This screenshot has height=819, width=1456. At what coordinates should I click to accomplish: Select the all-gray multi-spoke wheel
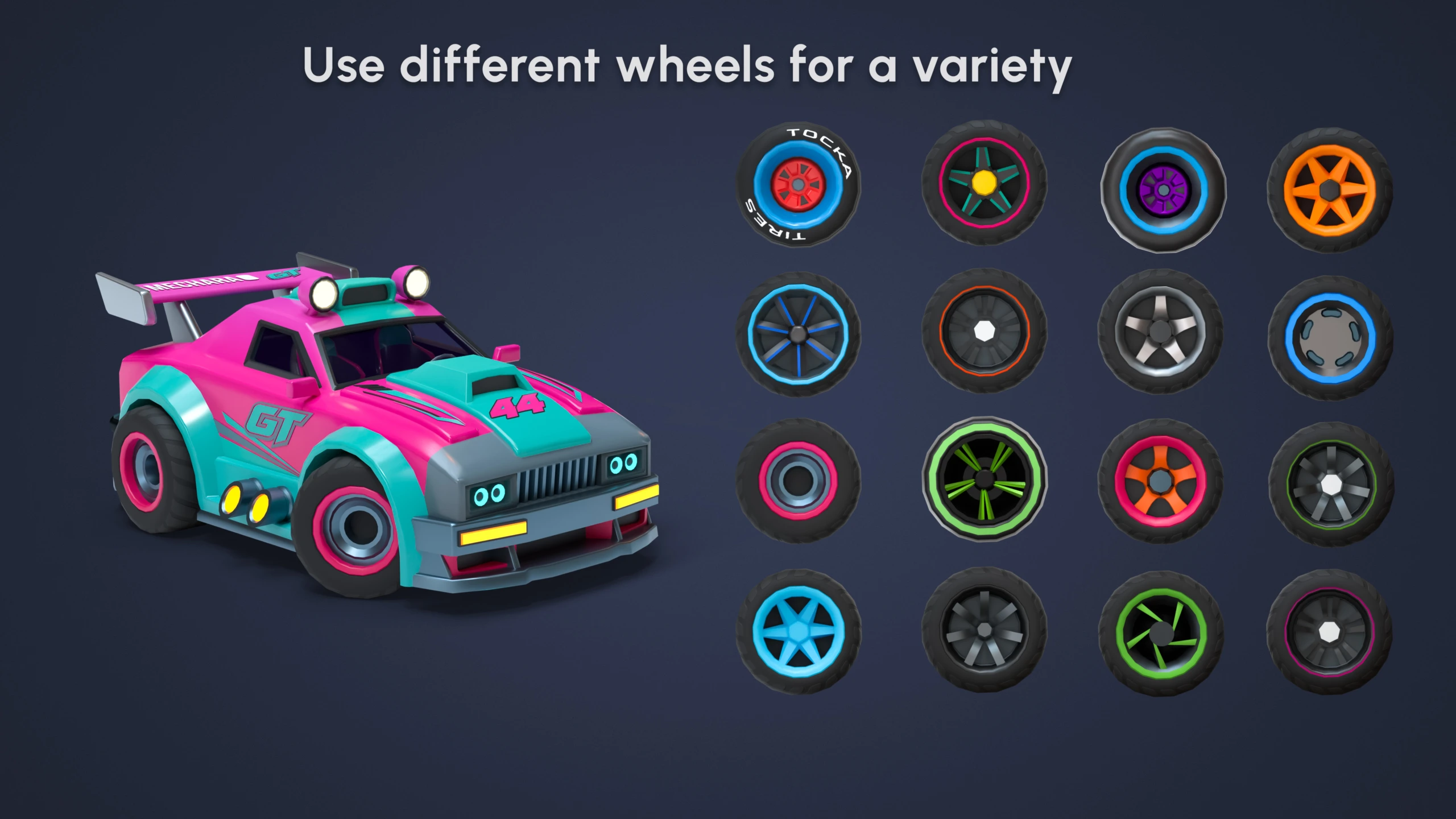[x=984, y=630]
